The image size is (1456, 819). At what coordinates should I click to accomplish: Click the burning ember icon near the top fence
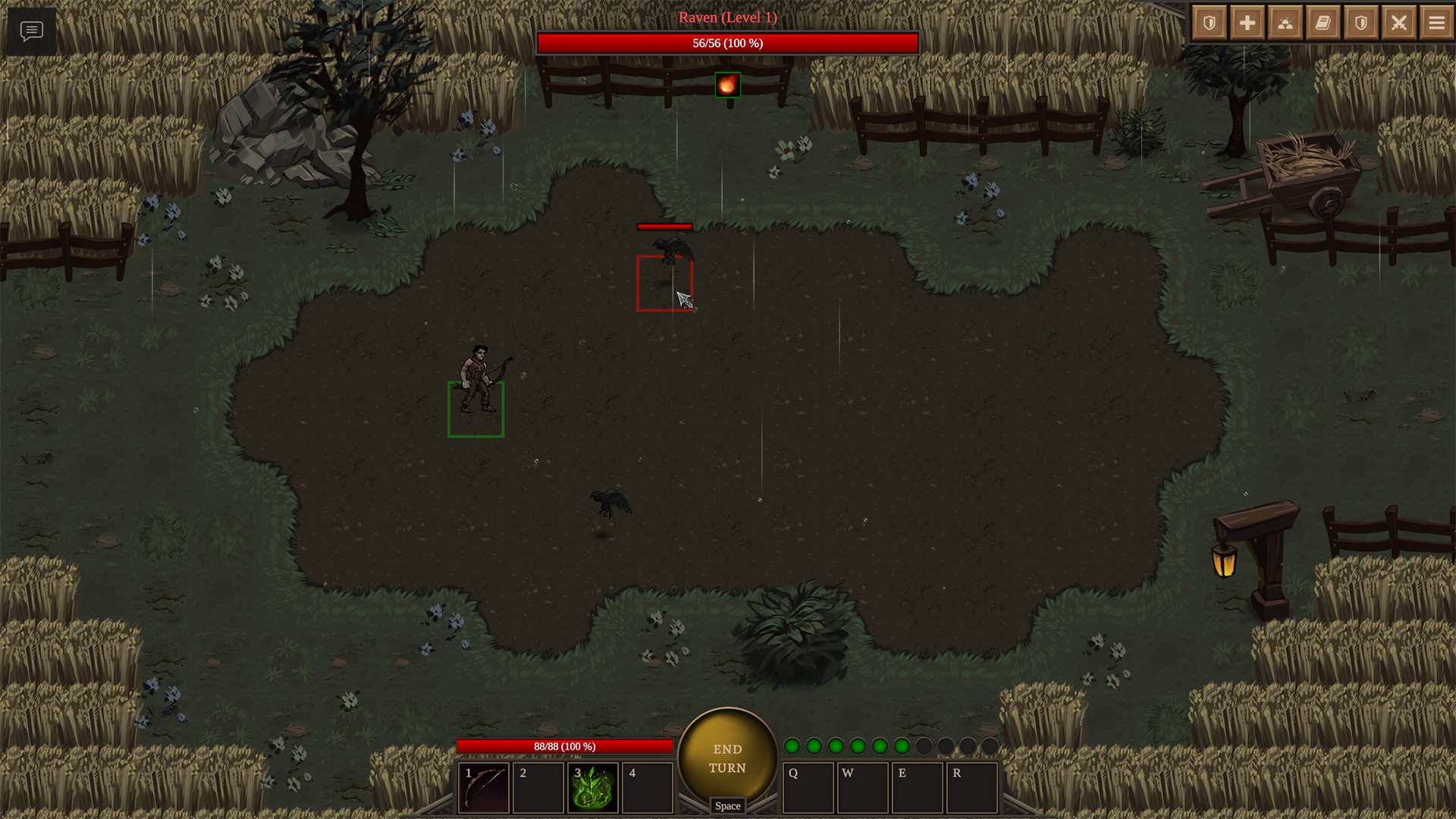[727, 84]
